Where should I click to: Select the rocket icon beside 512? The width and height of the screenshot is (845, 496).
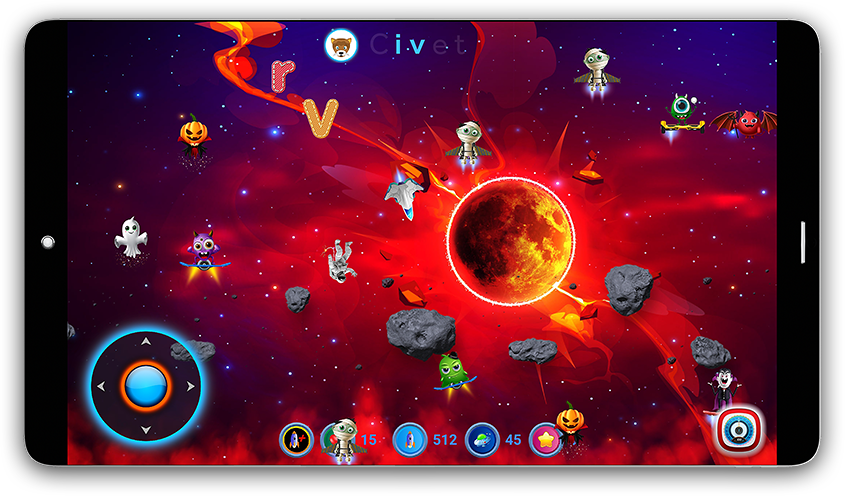[410, 440]
